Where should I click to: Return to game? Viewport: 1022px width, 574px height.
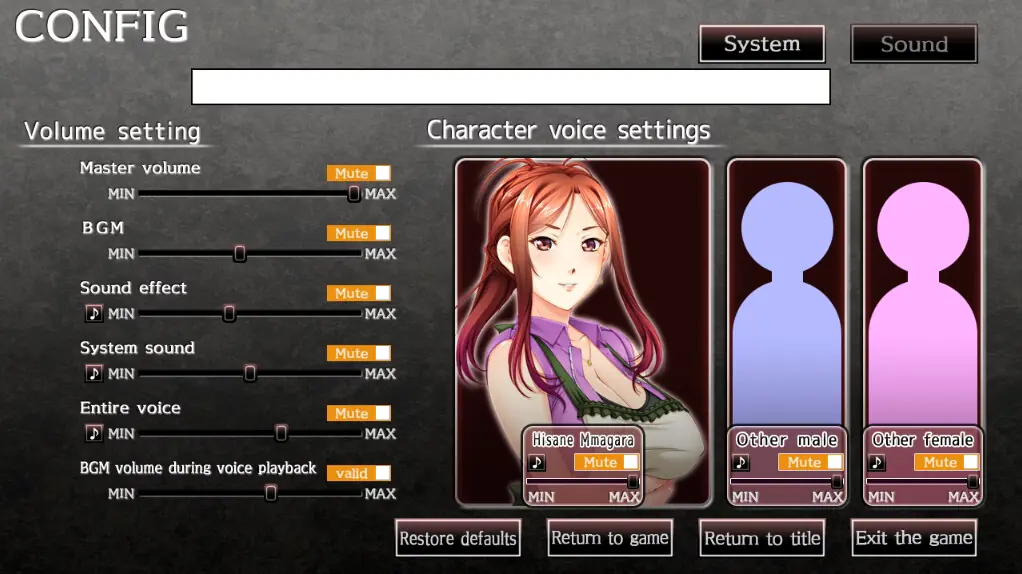pyautogui.click(x=610, y=538)
